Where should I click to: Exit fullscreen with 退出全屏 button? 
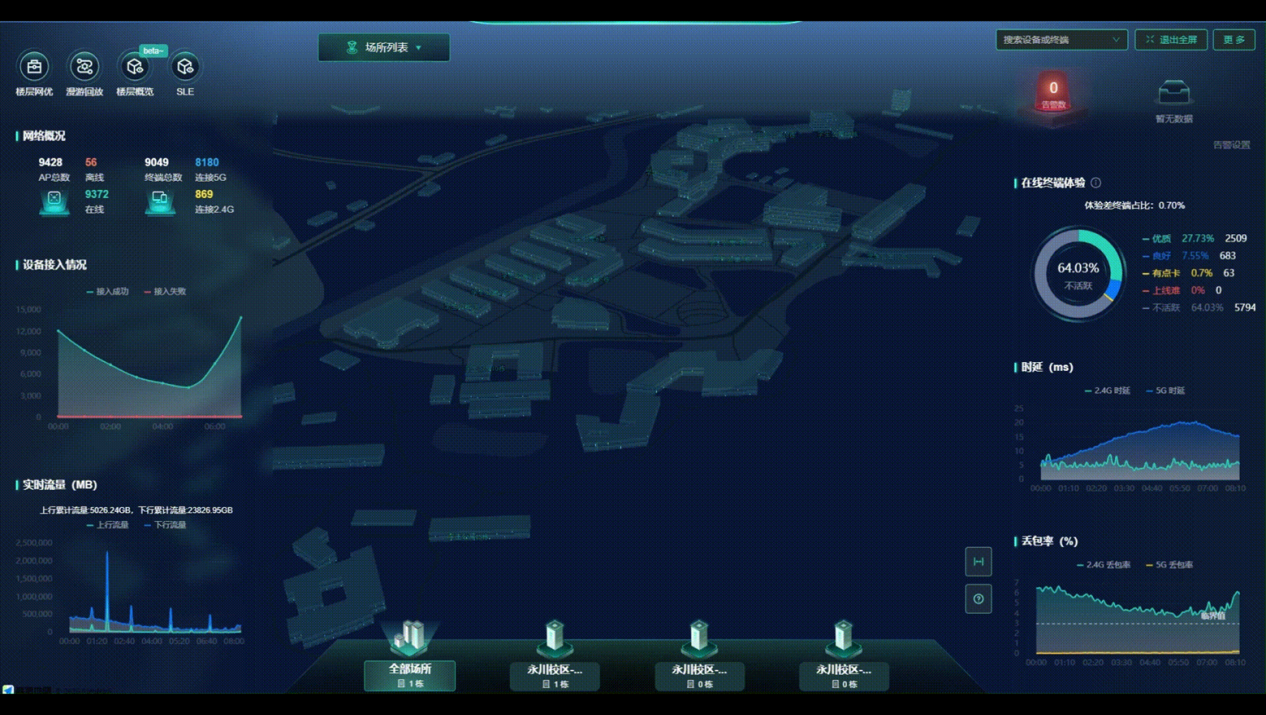(x=1171, y=40)
